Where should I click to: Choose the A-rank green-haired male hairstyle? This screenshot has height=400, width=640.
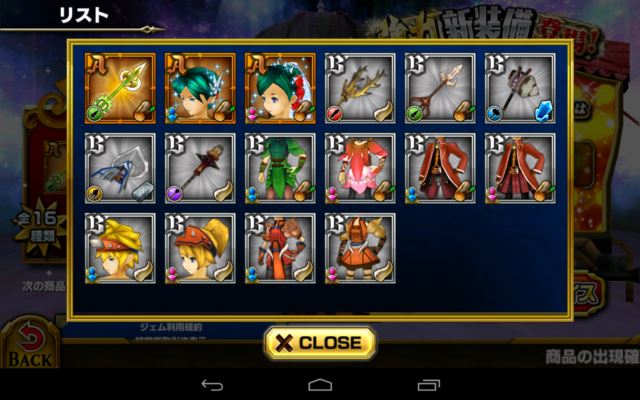(200, 88)
